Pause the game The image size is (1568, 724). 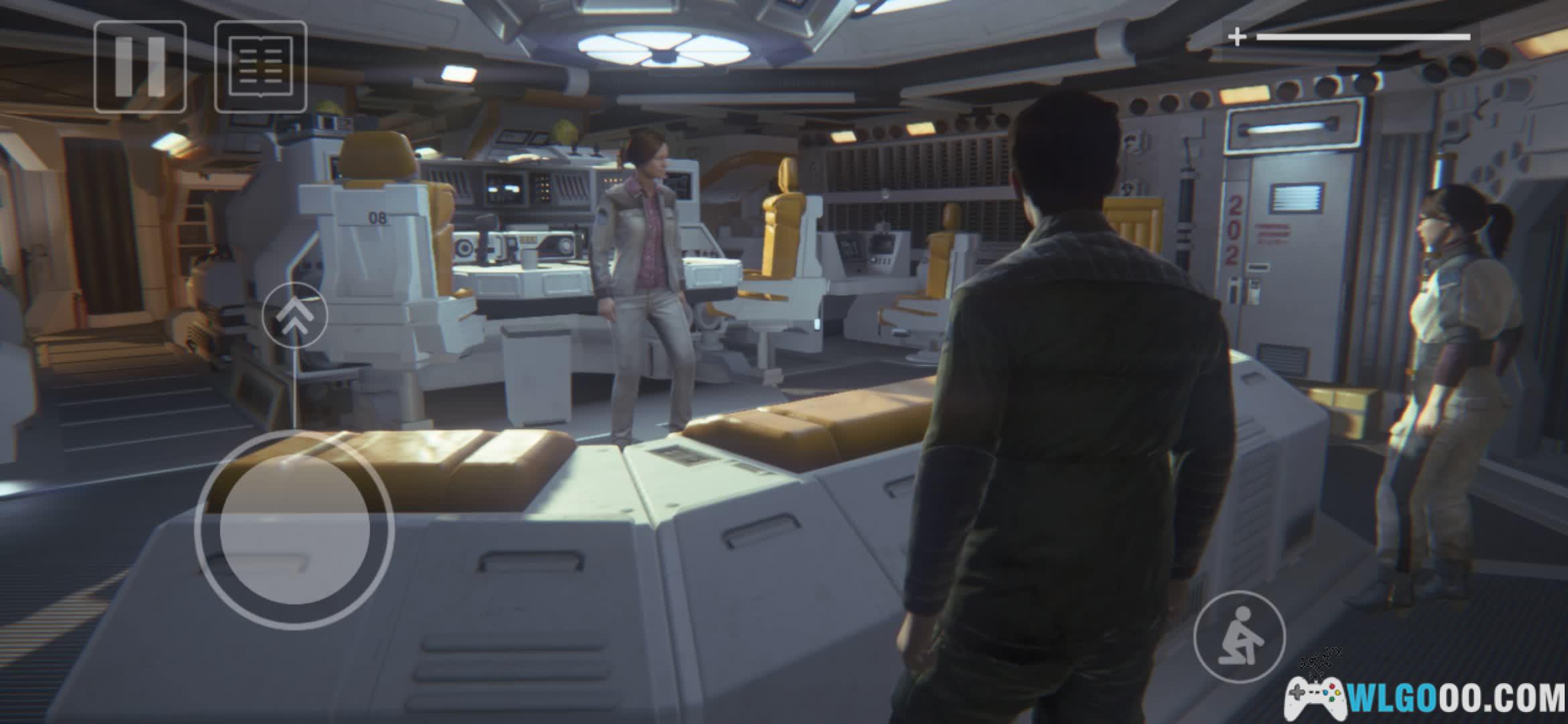pos(140,66)
